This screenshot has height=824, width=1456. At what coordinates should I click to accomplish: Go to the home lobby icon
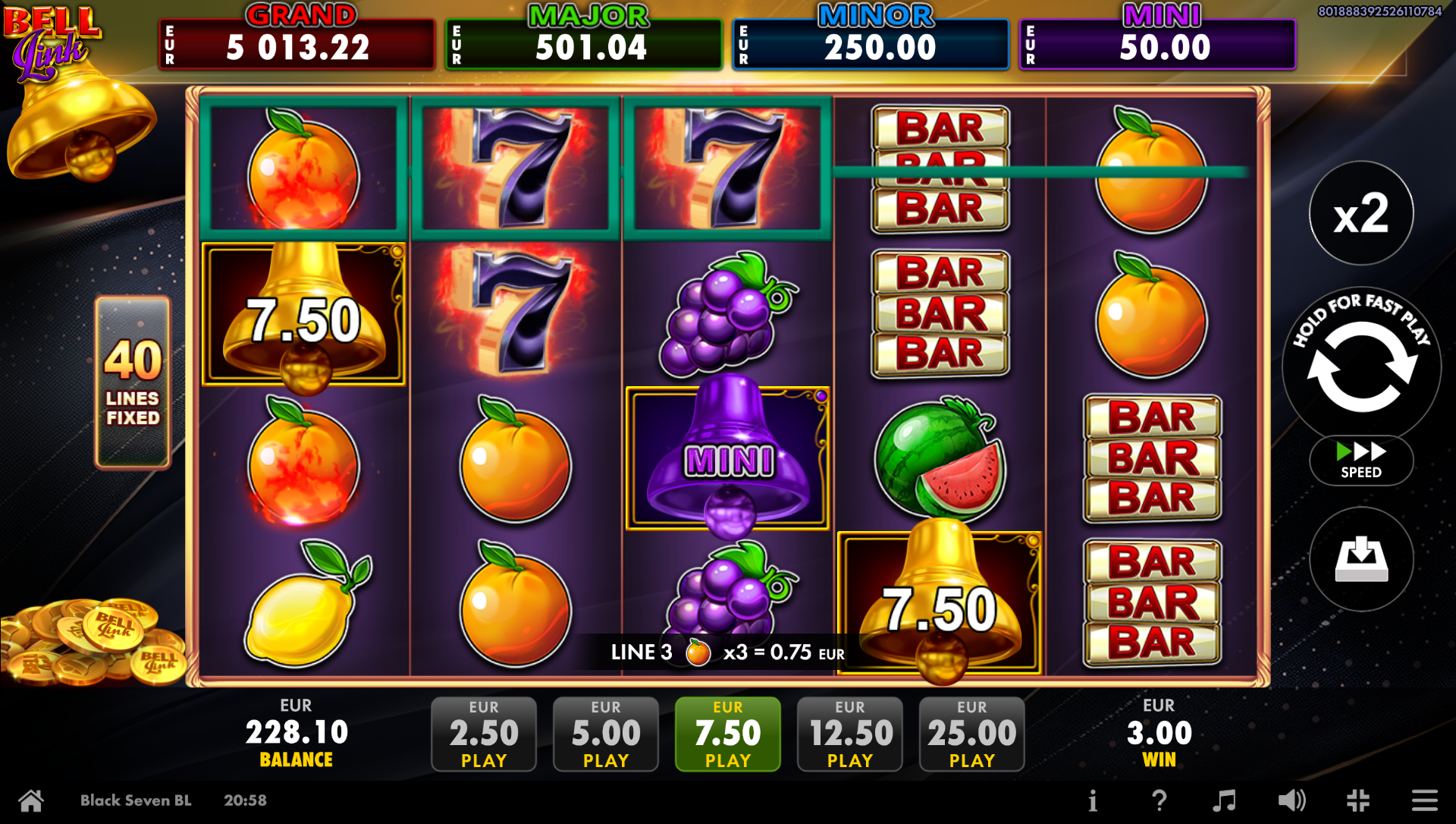tap(31, 800)
